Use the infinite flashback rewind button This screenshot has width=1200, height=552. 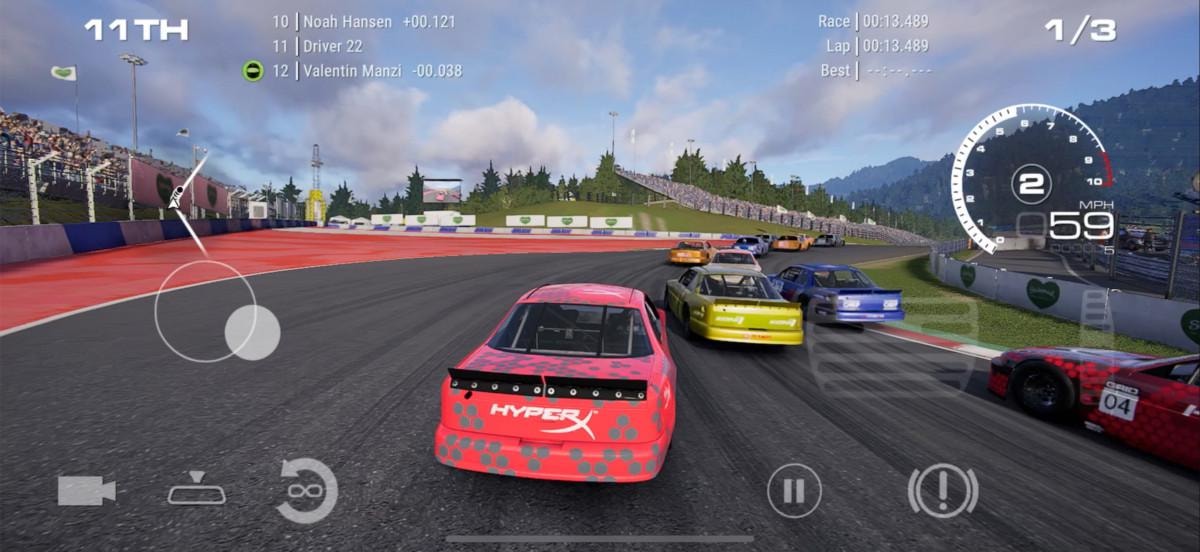(x=306, y=490)
